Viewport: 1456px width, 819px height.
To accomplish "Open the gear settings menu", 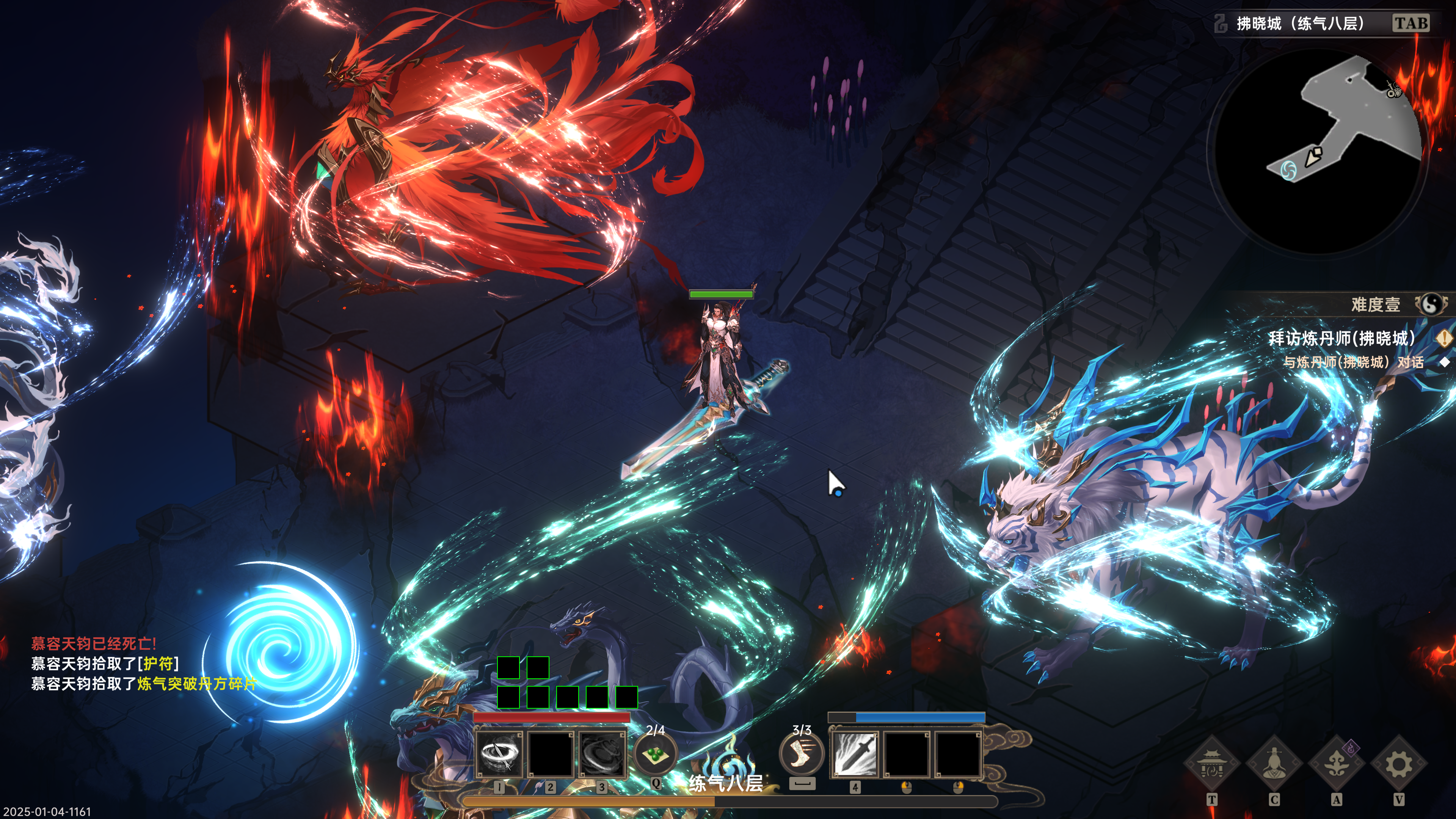I will (x=1398, y=765).
